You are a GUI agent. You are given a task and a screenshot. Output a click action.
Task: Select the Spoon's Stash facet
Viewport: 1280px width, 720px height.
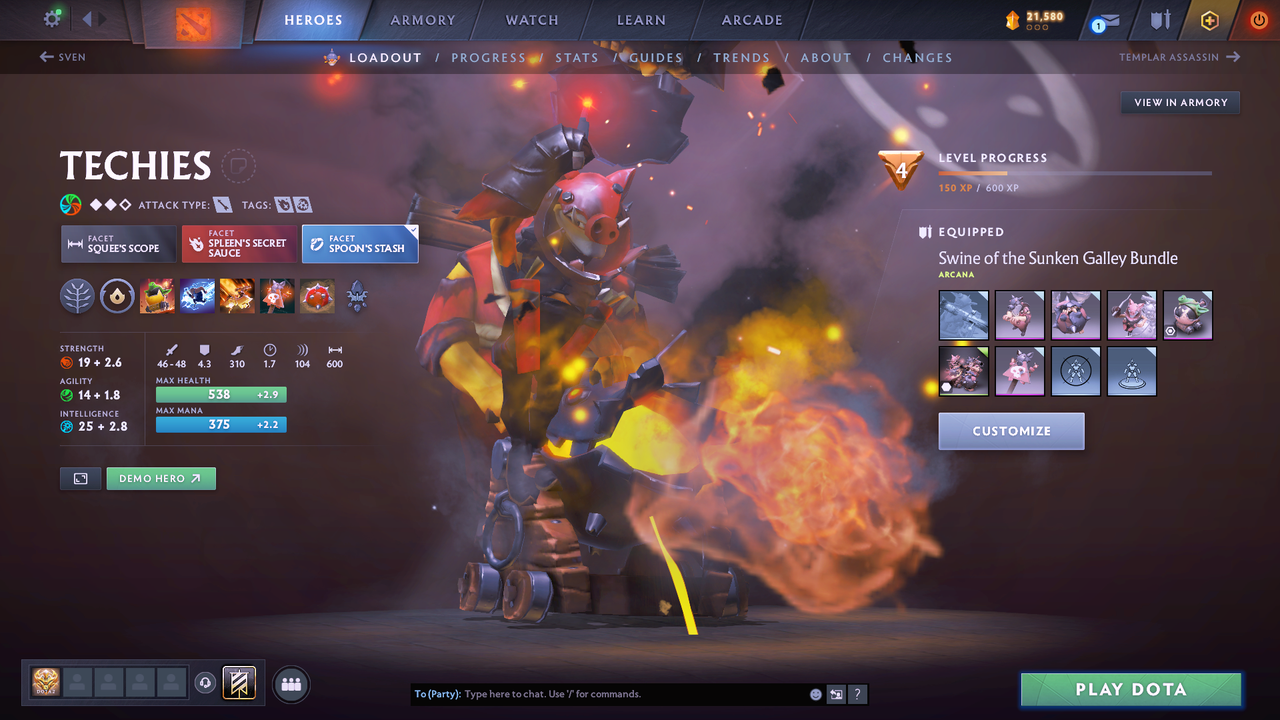point(360,243)
